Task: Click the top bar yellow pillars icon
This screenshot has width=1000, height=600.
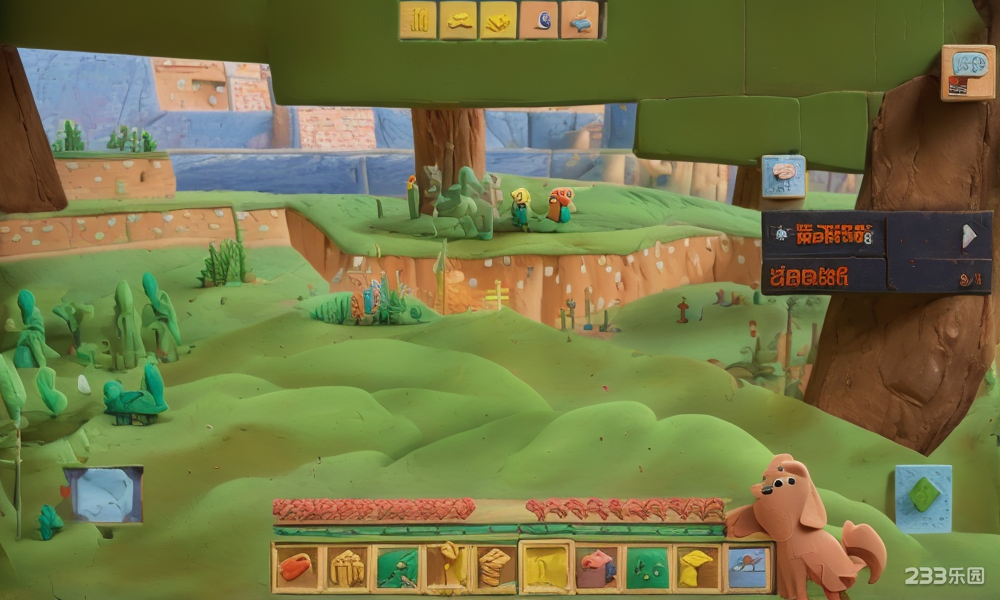Action: pyautogui.click(x=418, y=20)
